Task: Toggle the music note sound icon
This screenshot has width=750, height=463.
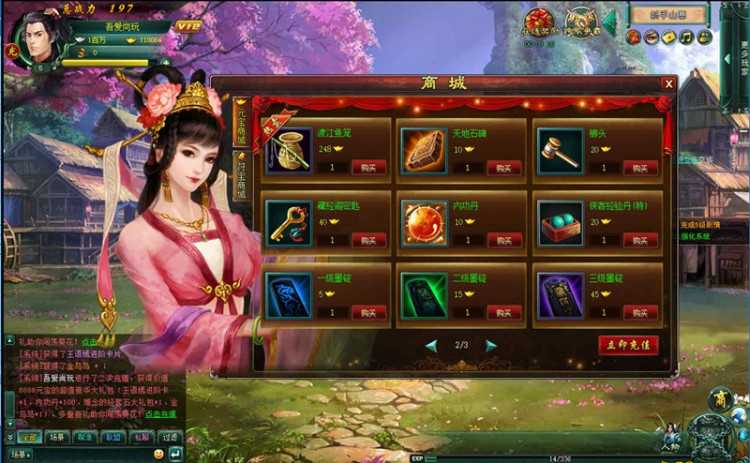Action: (686, 38)
